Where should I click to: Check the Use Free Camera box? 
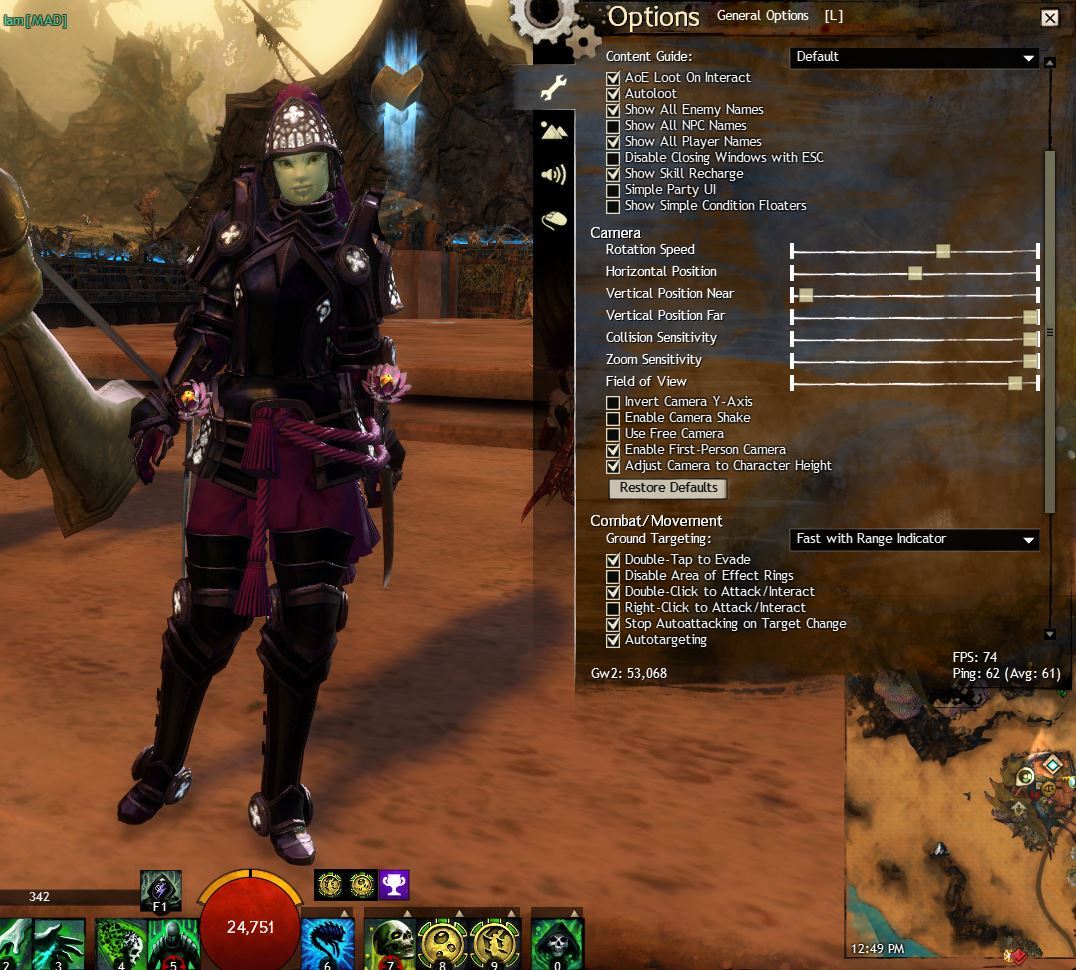point(613,434)
